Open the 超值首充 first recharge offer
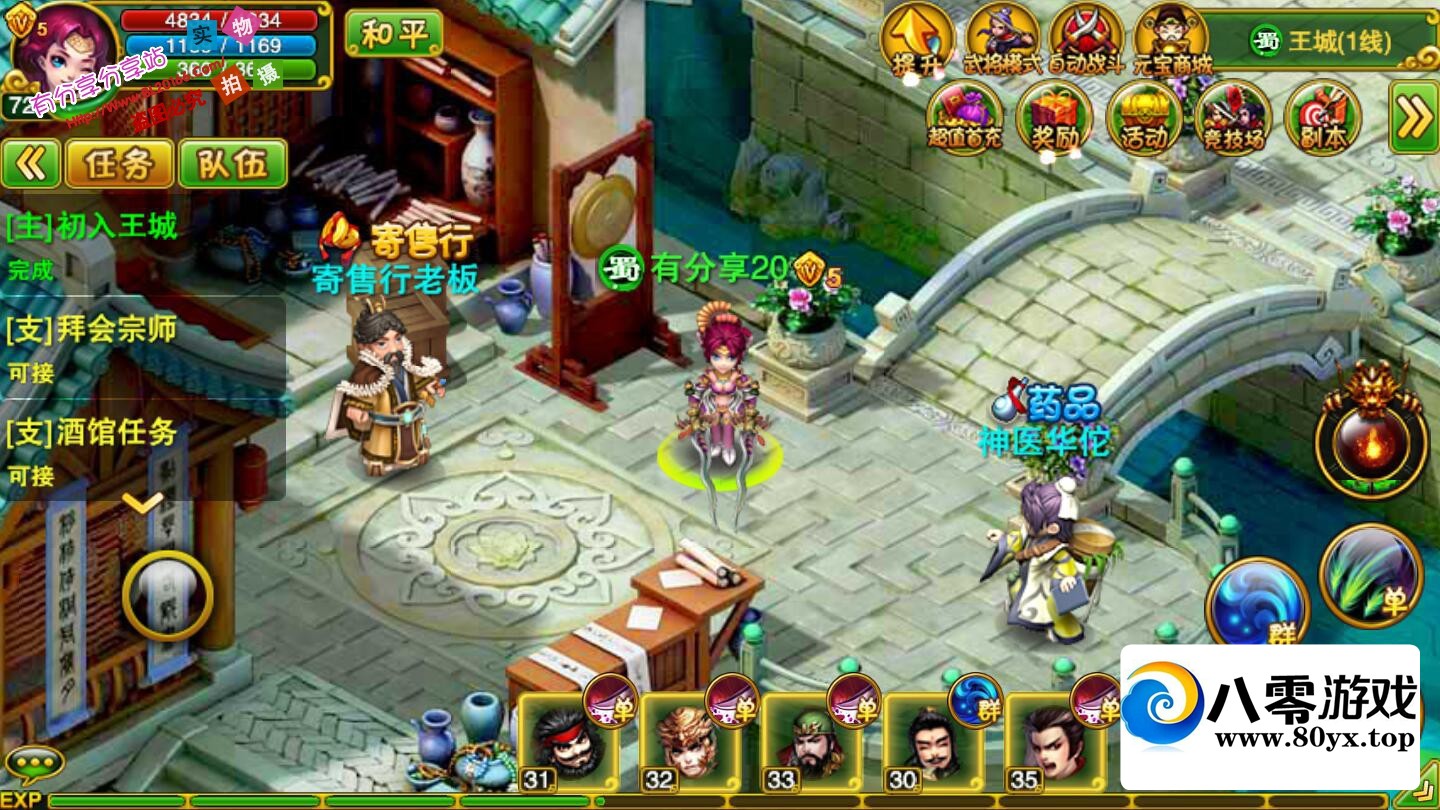 (x=964, y=118)
